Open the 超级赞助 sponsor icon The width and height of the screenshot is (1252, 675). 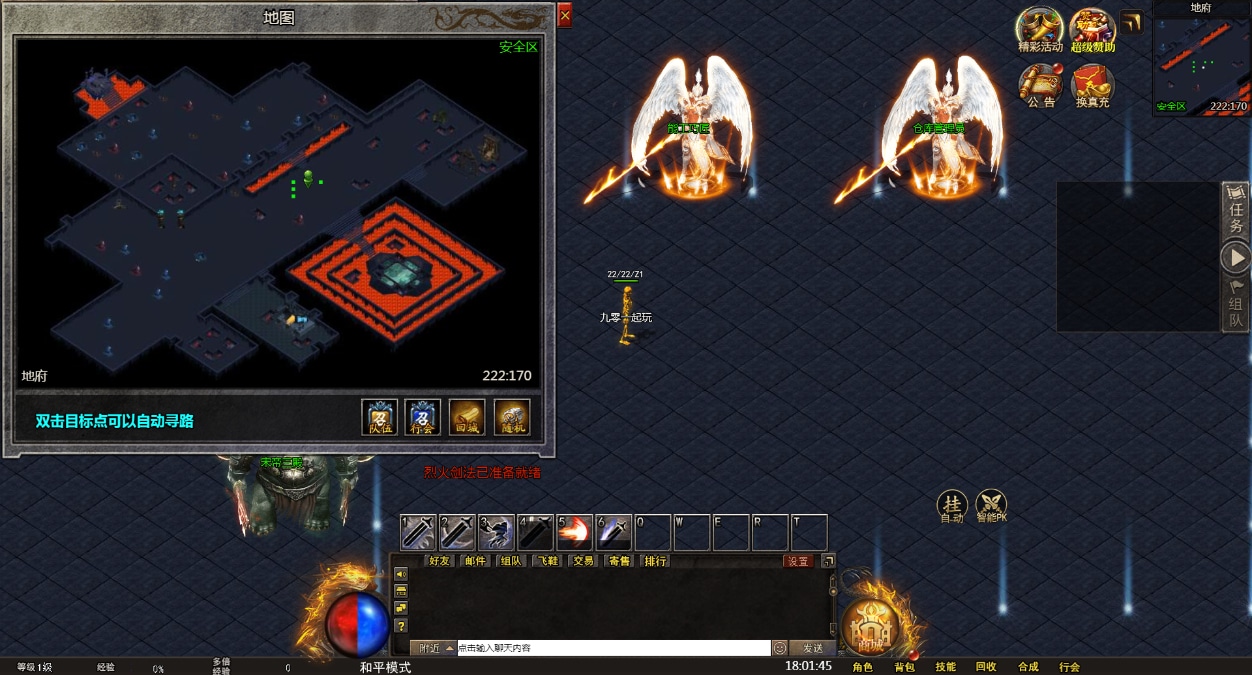tap(1092, 30)
